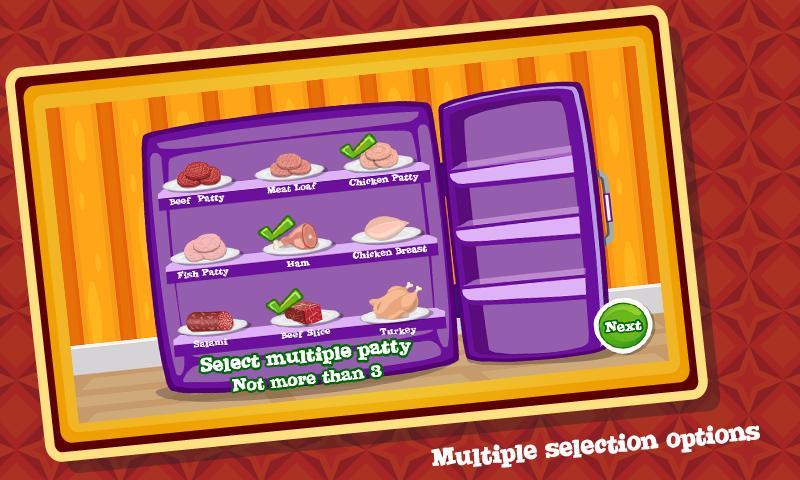Click the green Next button
This screenshot has height=480, width=800.
point(622,326)
